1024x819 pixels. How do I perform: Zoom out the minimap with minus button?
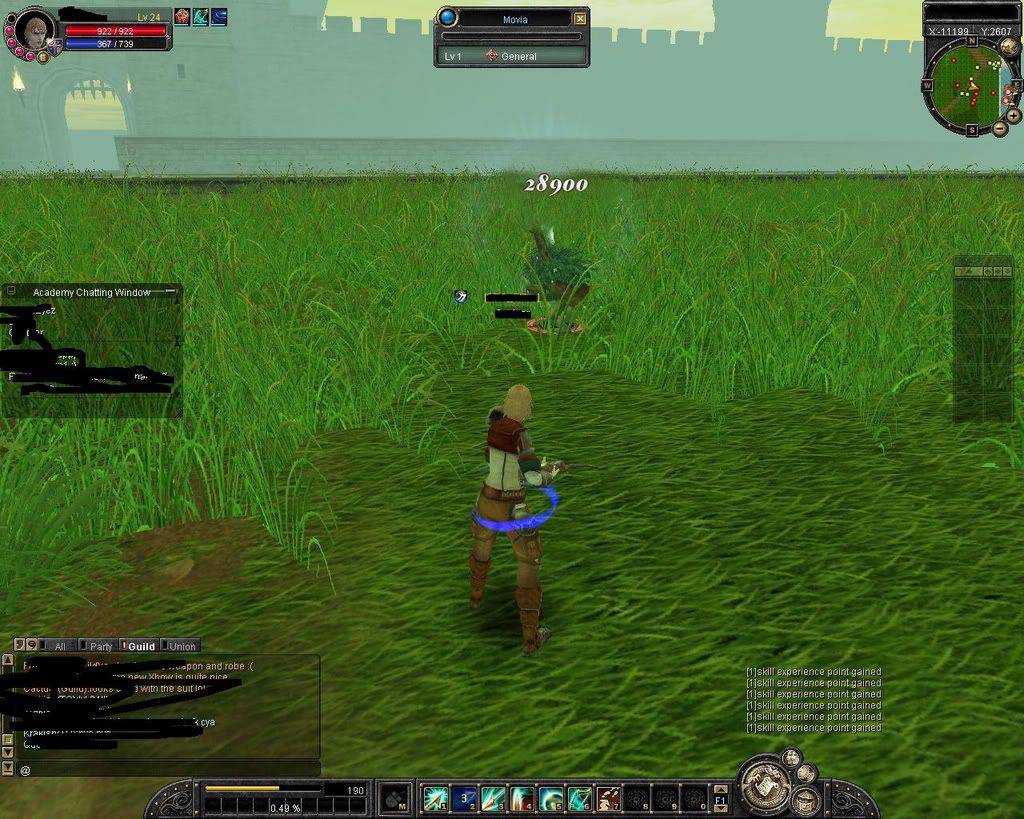coord(998,130)
